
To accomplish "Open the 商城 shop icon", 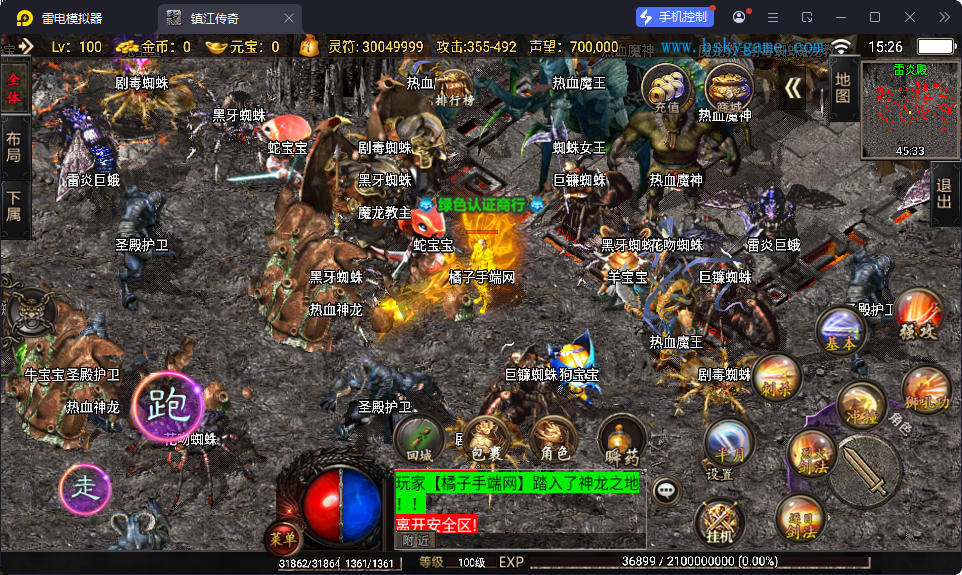I will tap(729, 87).
